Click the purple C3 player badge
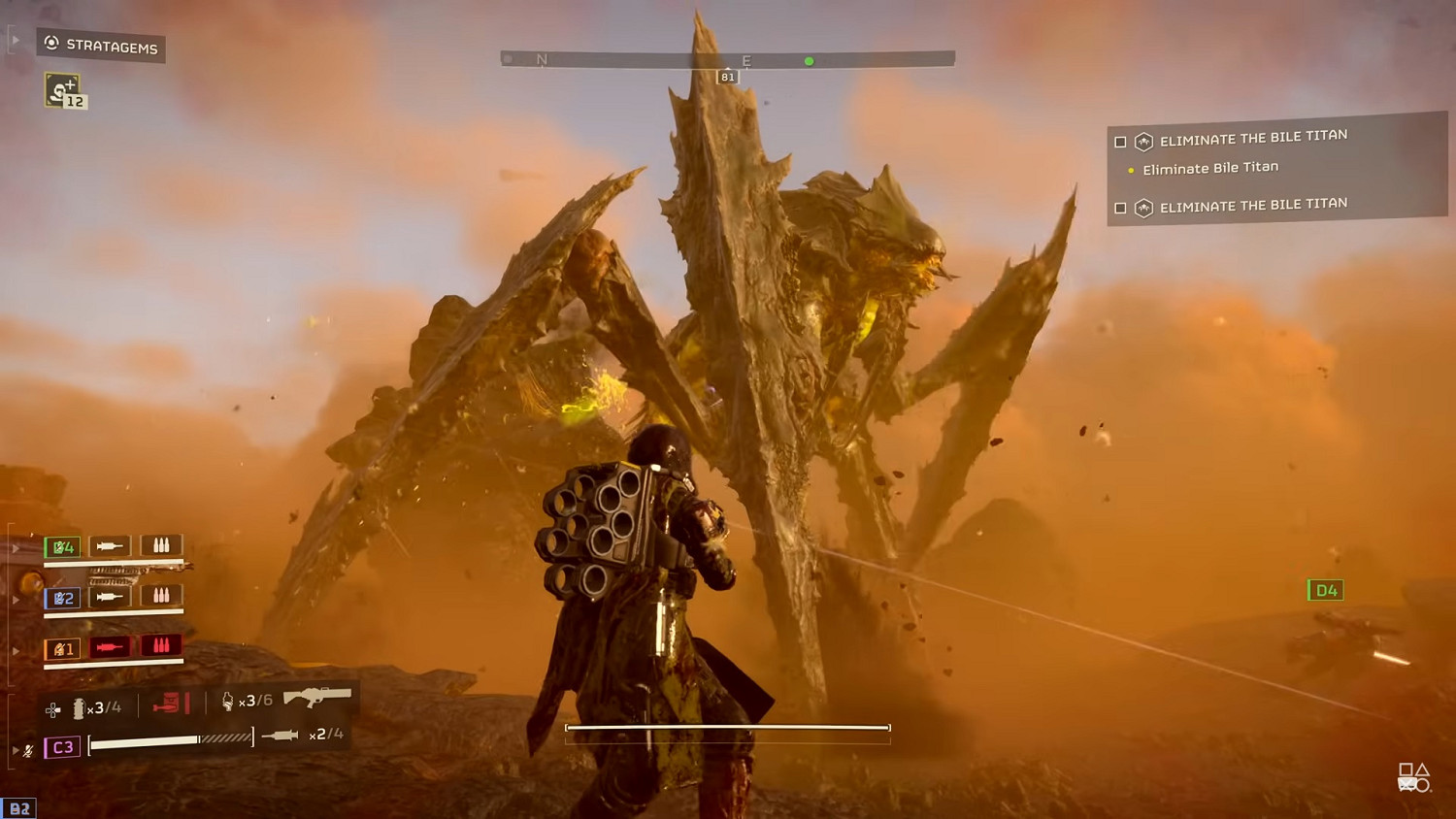 [x=62, y=747]
